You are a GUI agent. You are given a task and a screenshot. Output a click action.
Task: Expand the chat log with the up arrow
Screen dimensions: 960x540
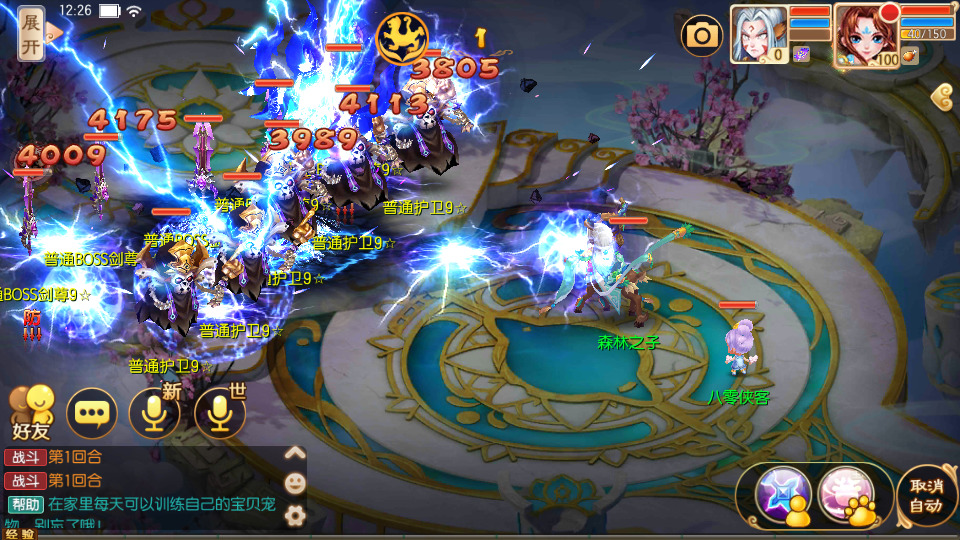tap(295, 453)
